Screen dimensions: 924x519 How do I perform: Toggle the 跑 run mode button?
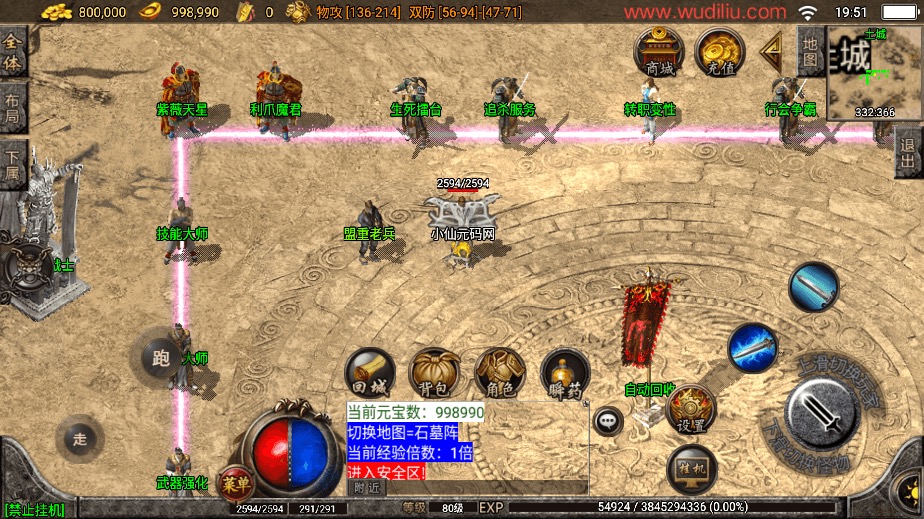pyautogui.click(x=156, y=358)
